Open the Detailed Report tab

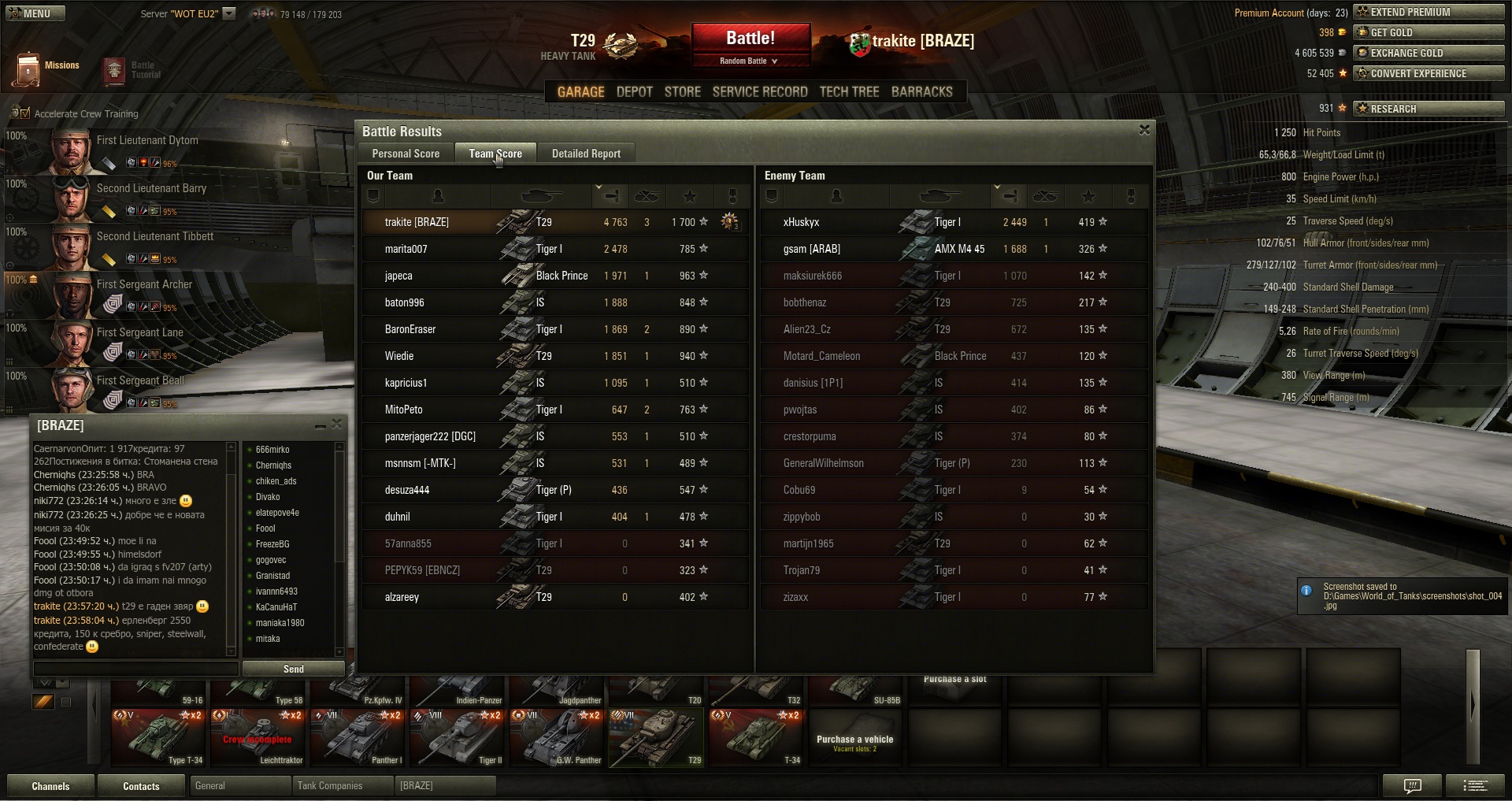(586, 154)
